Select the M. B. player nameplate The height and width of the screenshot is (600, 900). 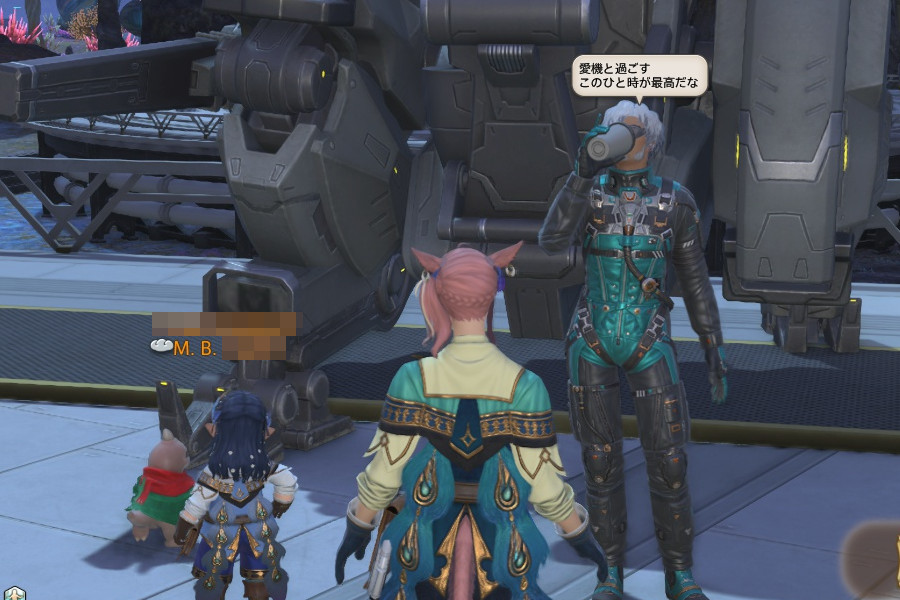click(x=196, y=348)
